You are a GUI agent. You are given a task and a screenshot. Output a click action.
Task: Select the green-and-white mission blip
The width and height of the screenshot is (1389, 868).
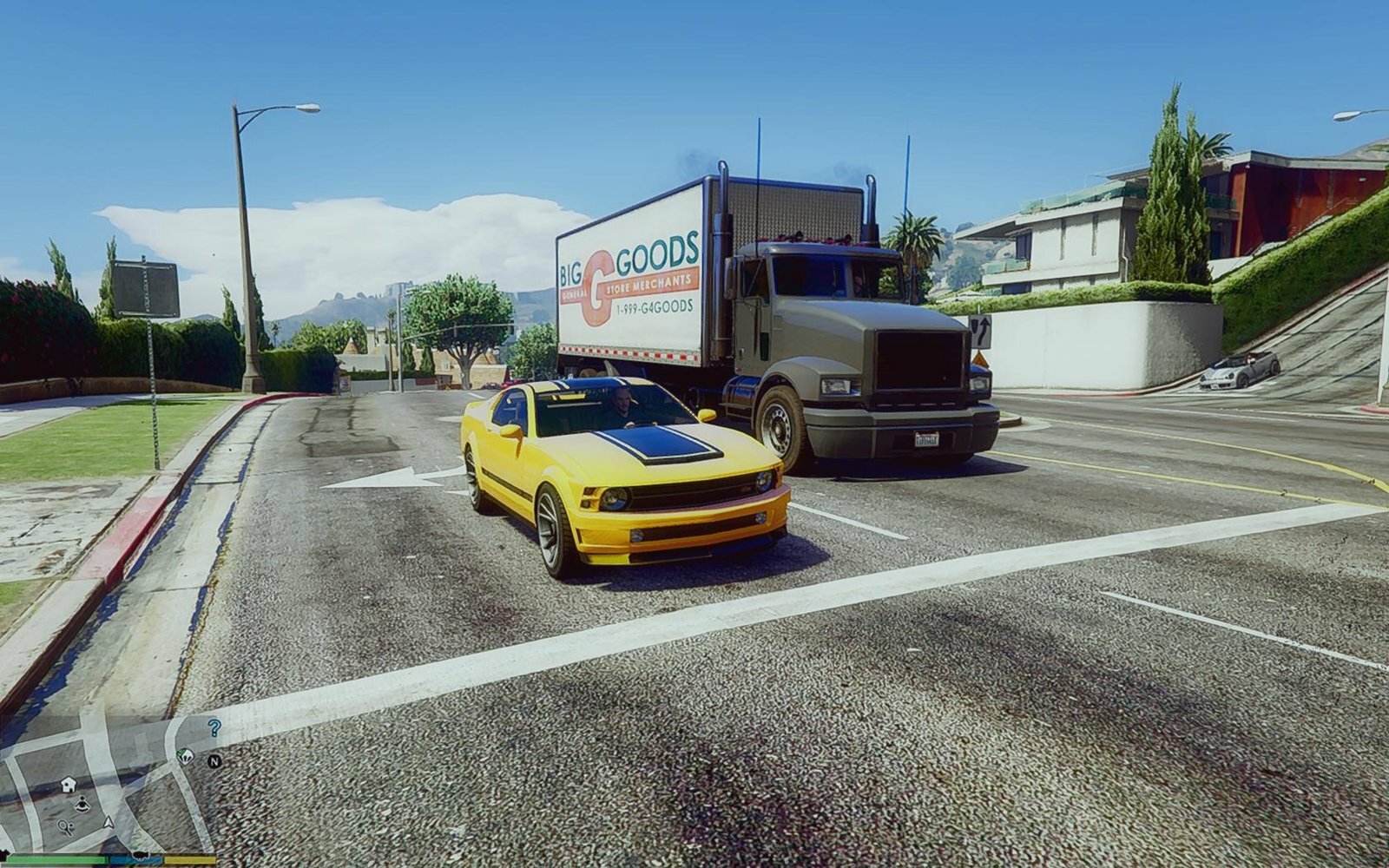click(x=185, y=756)
